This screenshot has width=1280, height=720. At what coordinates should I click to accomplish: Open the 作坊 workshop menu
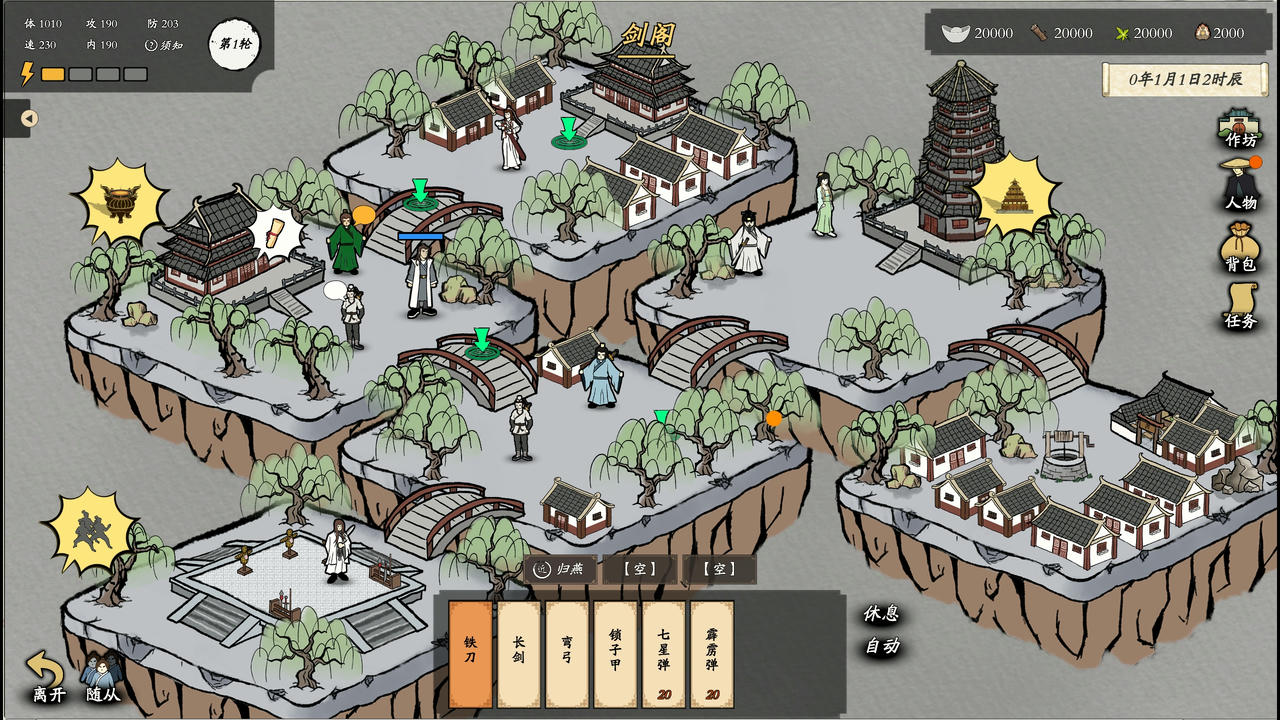[1239, 128]
